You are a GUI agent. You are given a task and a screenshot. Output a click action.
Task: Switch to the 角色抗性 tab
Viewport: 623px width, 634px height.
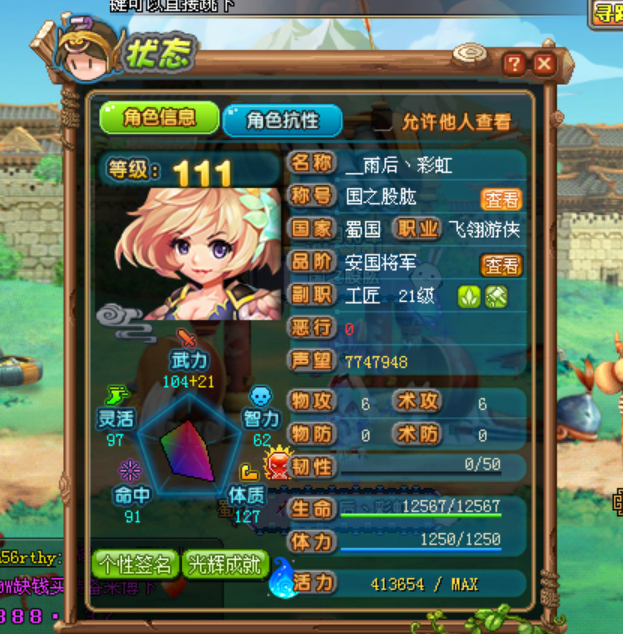tap(282, 120)
